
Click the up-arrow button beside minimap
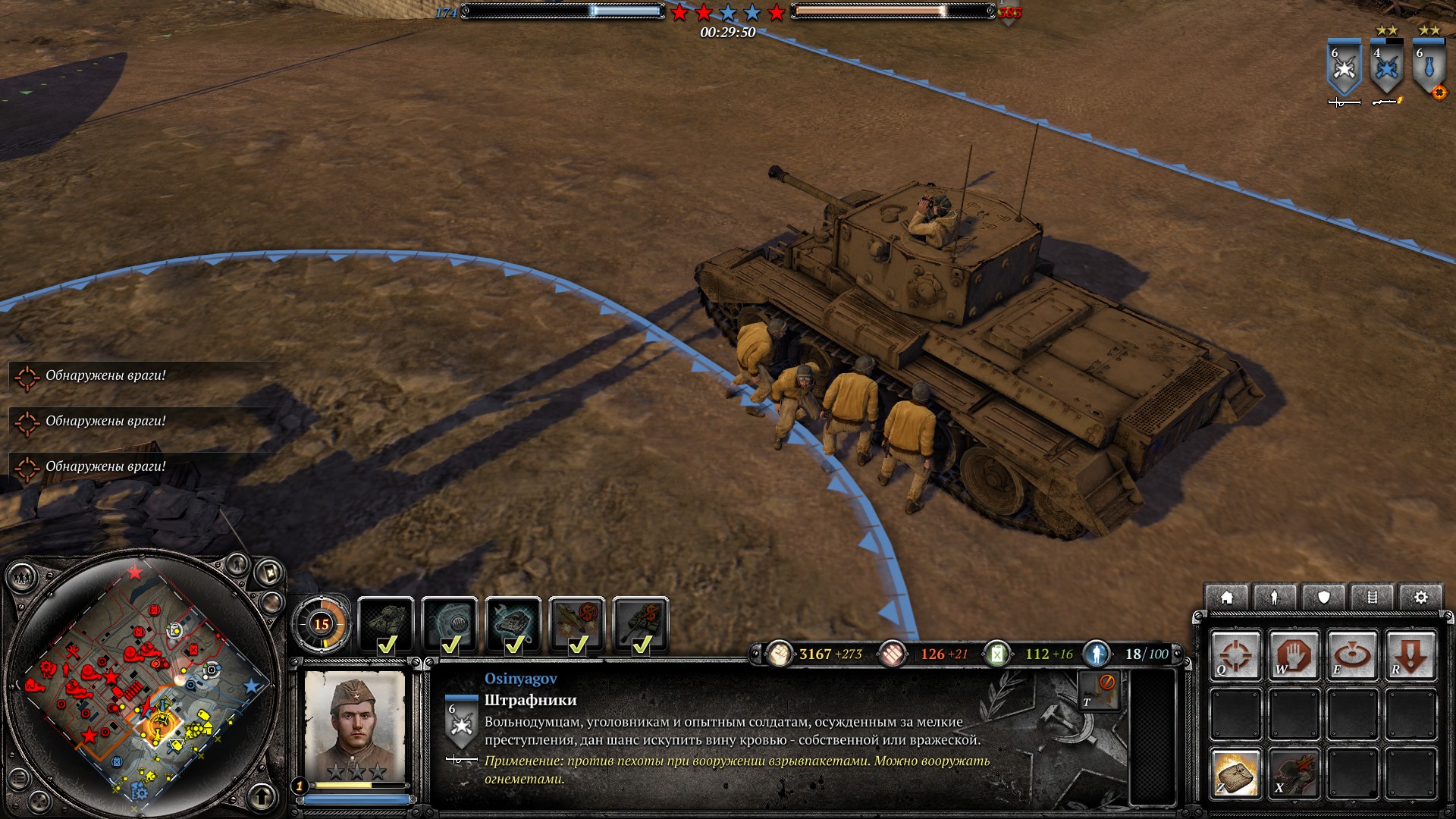(x=262, y=796)
